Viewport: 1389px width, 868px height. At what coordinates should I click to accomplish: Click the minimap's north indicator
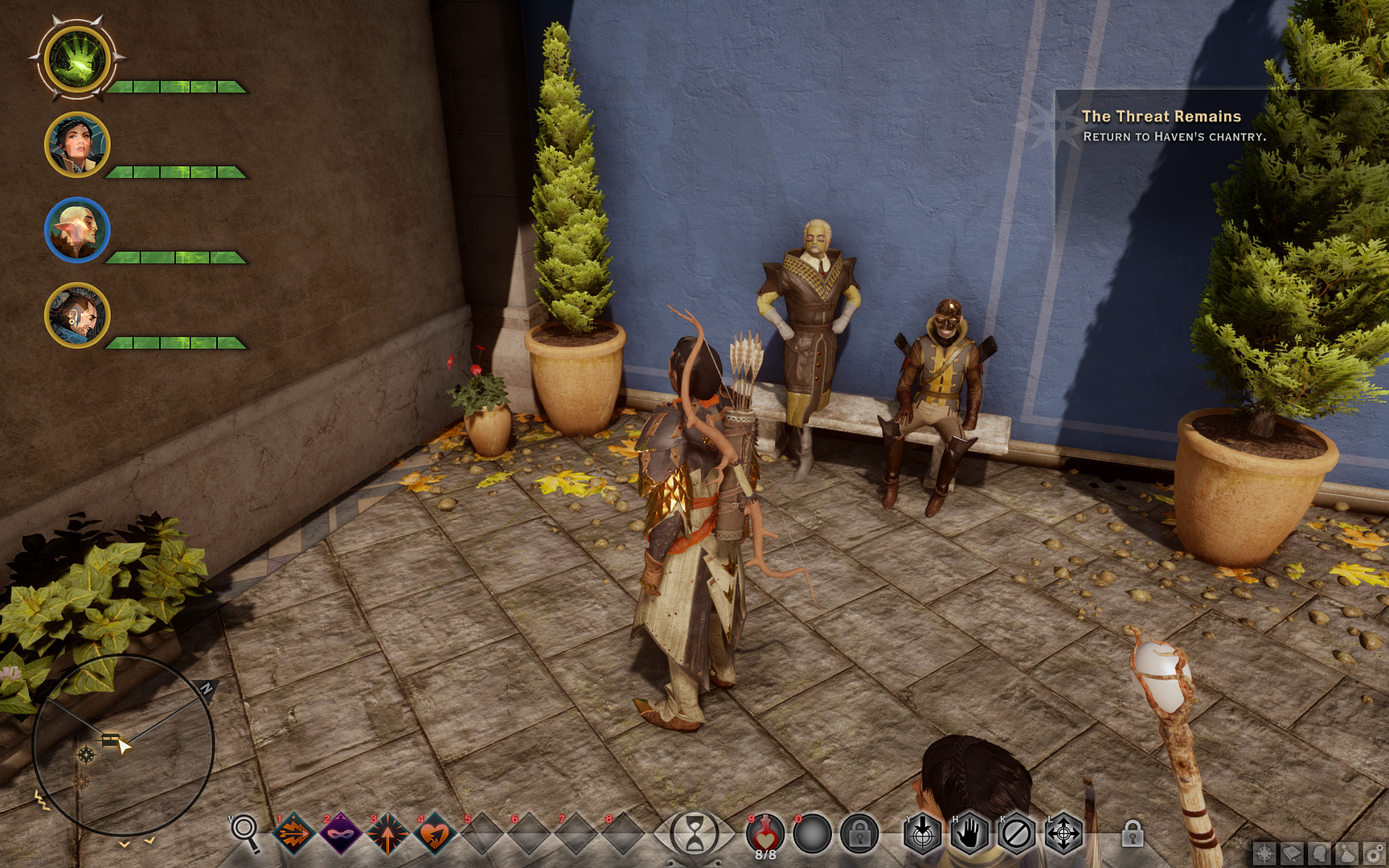(208, 690)
